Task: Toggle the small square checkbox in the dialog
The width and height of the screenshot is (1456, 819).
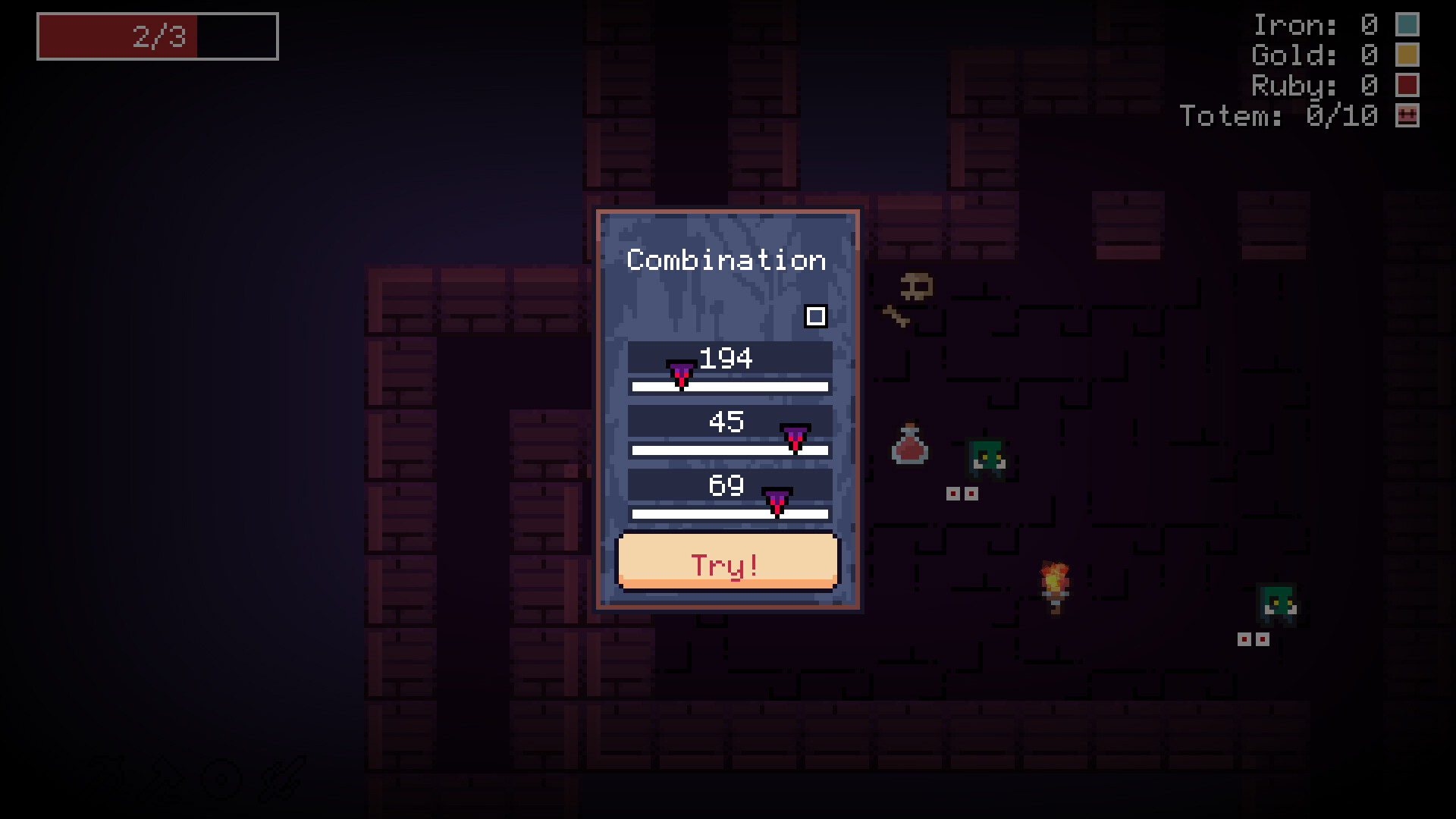Action: pyautogui.click(x=817, y=316)
